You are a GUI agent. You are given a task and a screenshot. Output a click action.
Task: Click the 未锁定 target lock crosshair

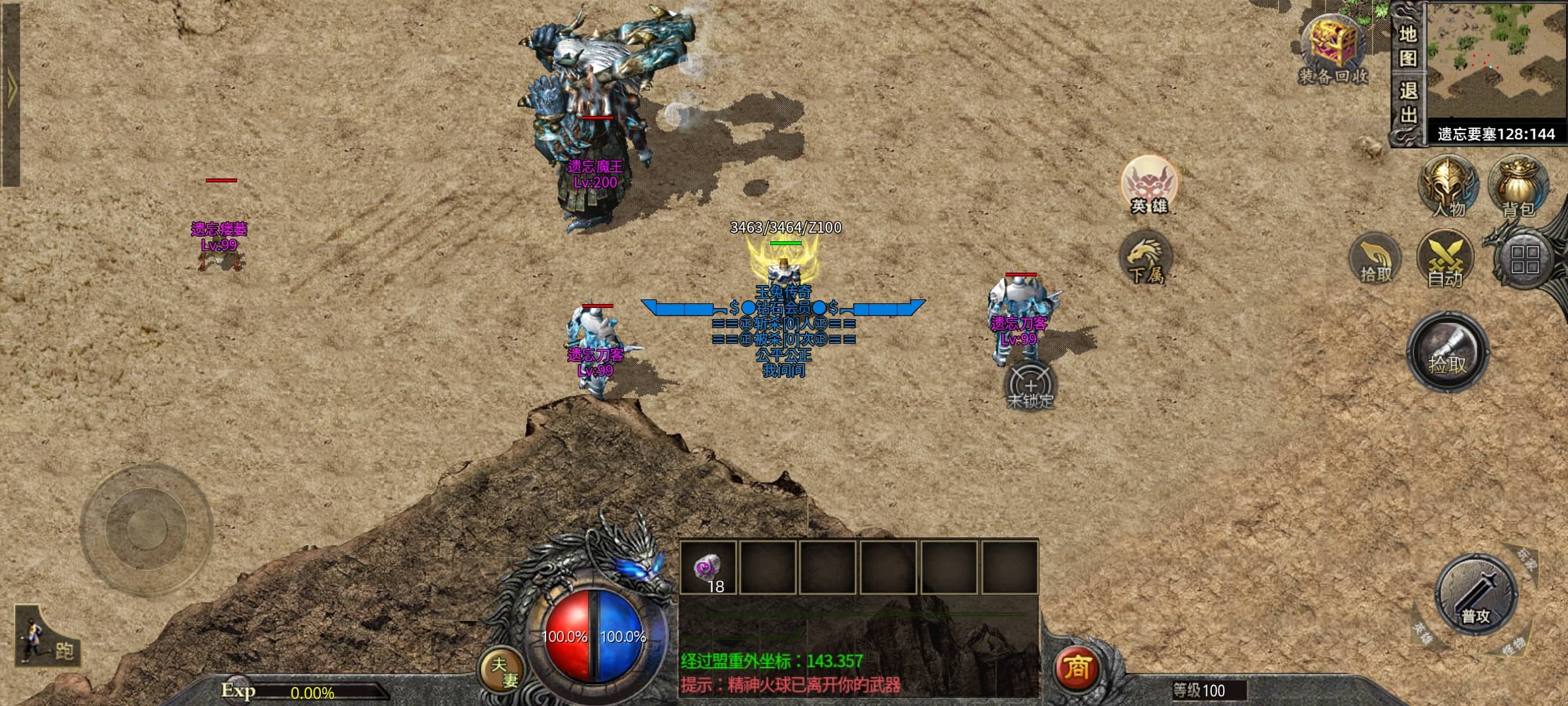tap(1030, 386)
